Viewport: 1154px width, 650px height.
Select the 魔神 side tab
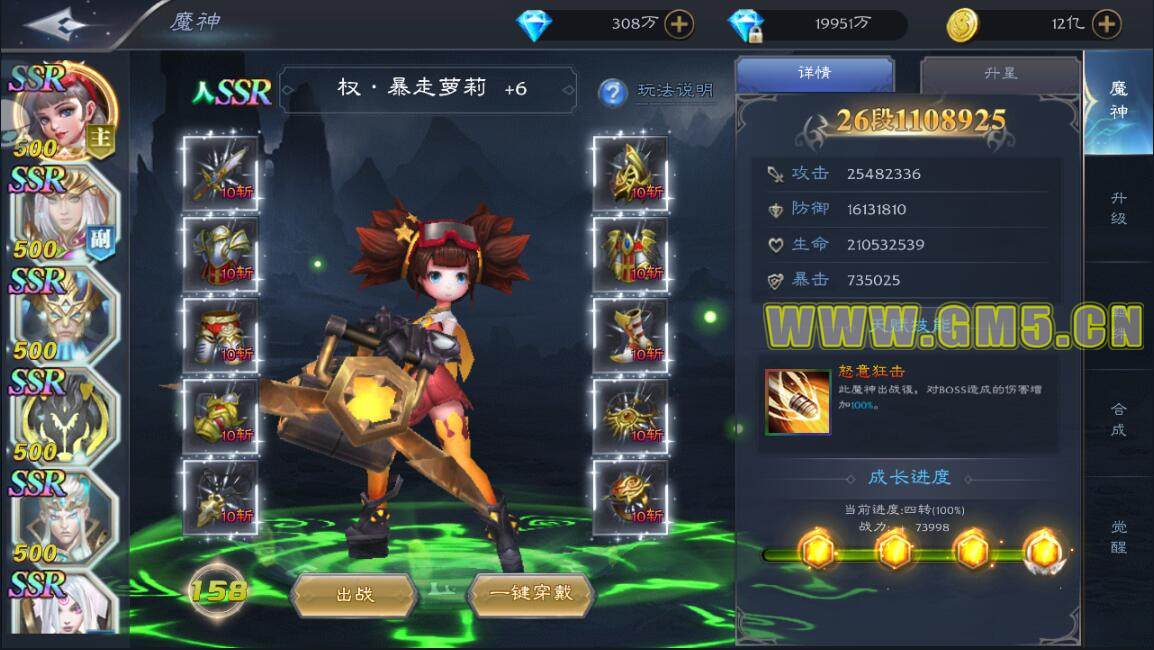[1119, 100]
